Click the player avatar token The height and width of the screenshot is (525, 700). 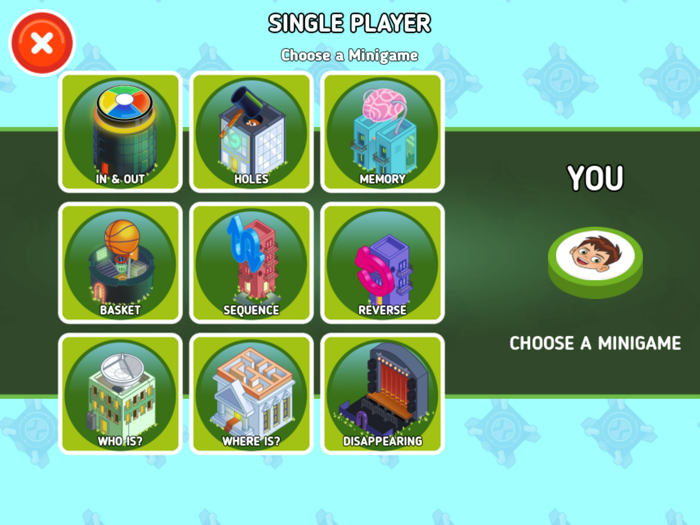click(595, 257)
